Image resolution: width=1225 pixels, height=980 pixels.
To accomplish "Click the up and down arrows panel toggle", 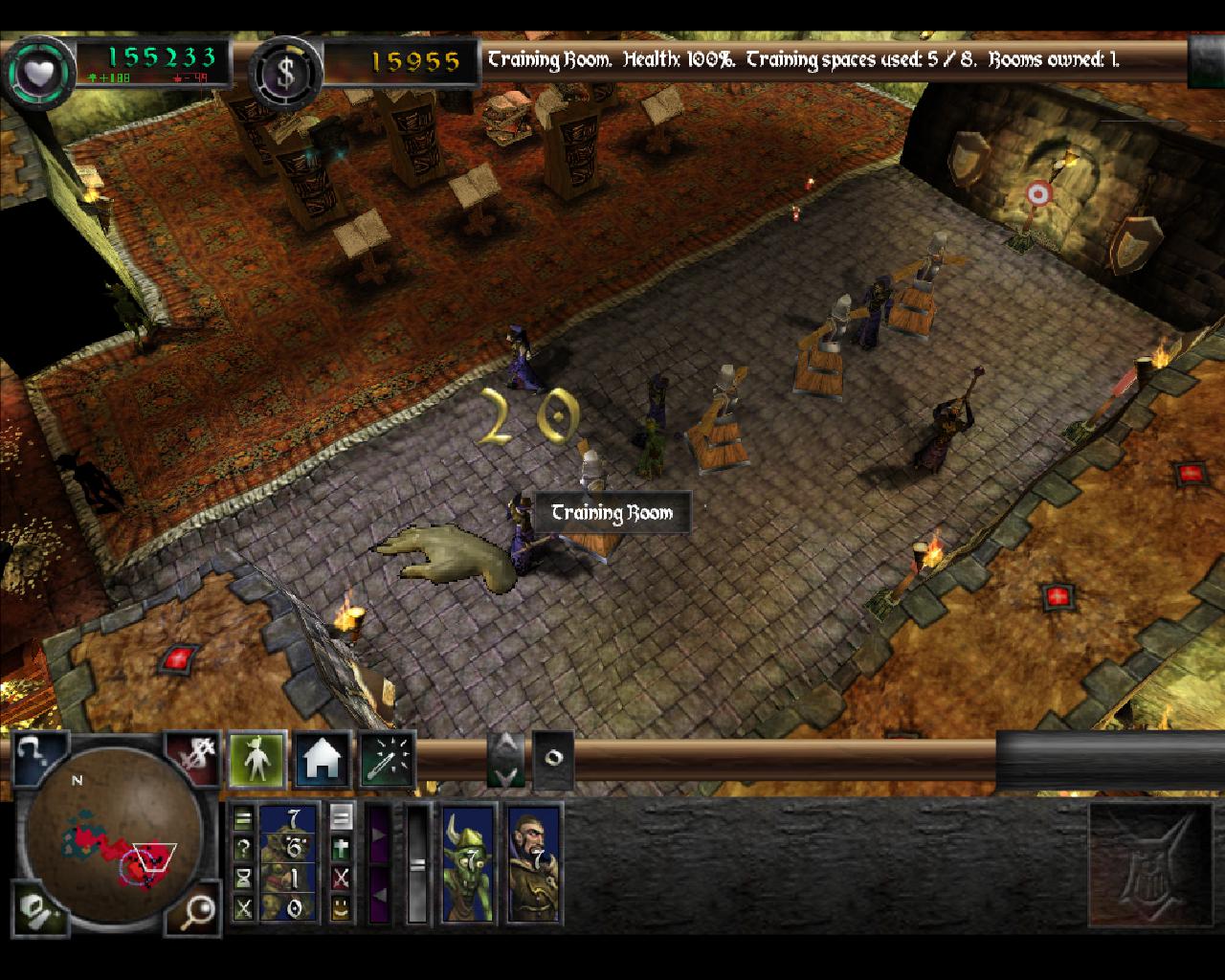I will [x=505, y=760].
